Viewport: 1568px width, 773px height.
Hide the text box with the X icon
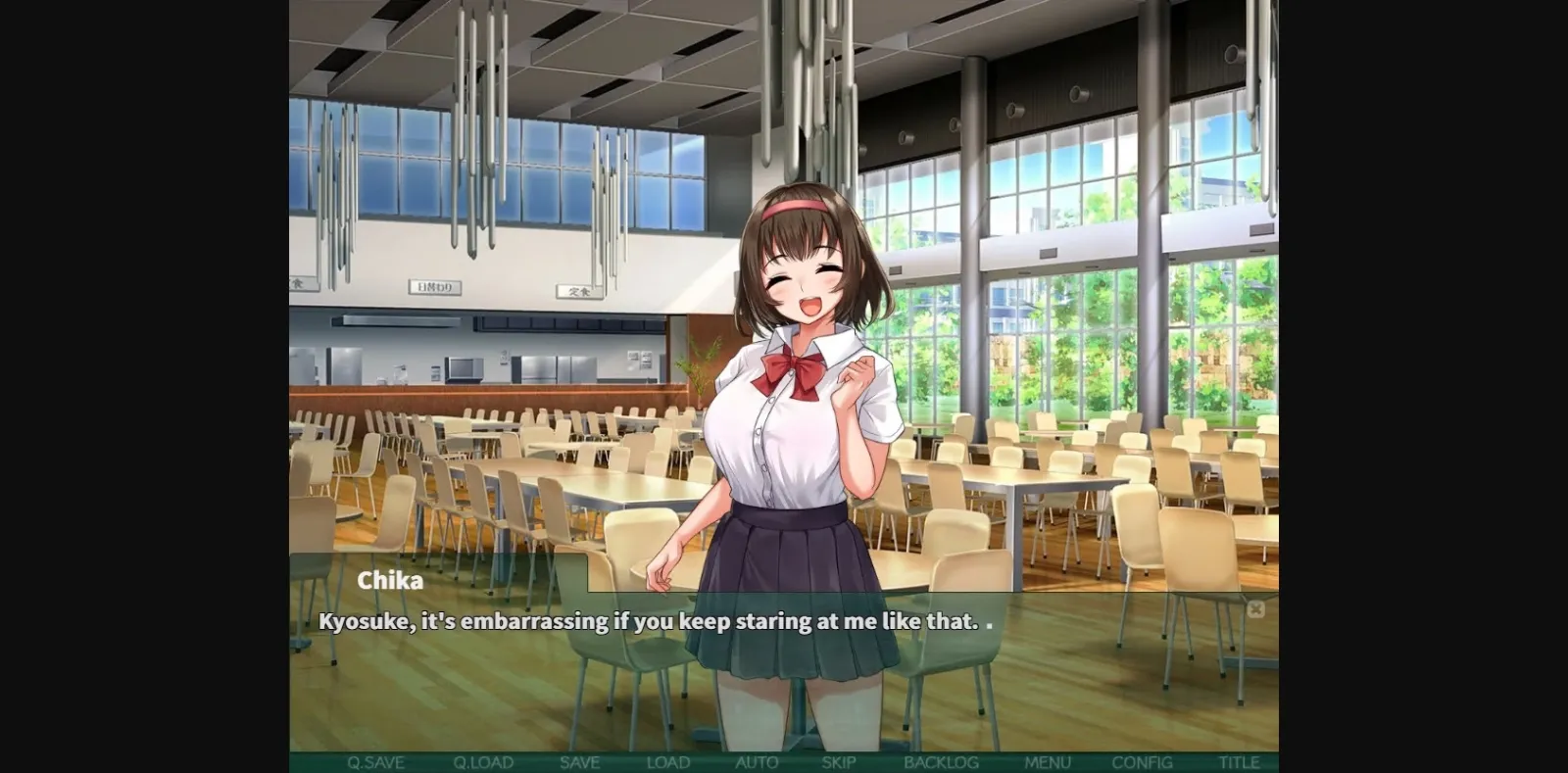pyautogui.click(x=1257, y=608)
